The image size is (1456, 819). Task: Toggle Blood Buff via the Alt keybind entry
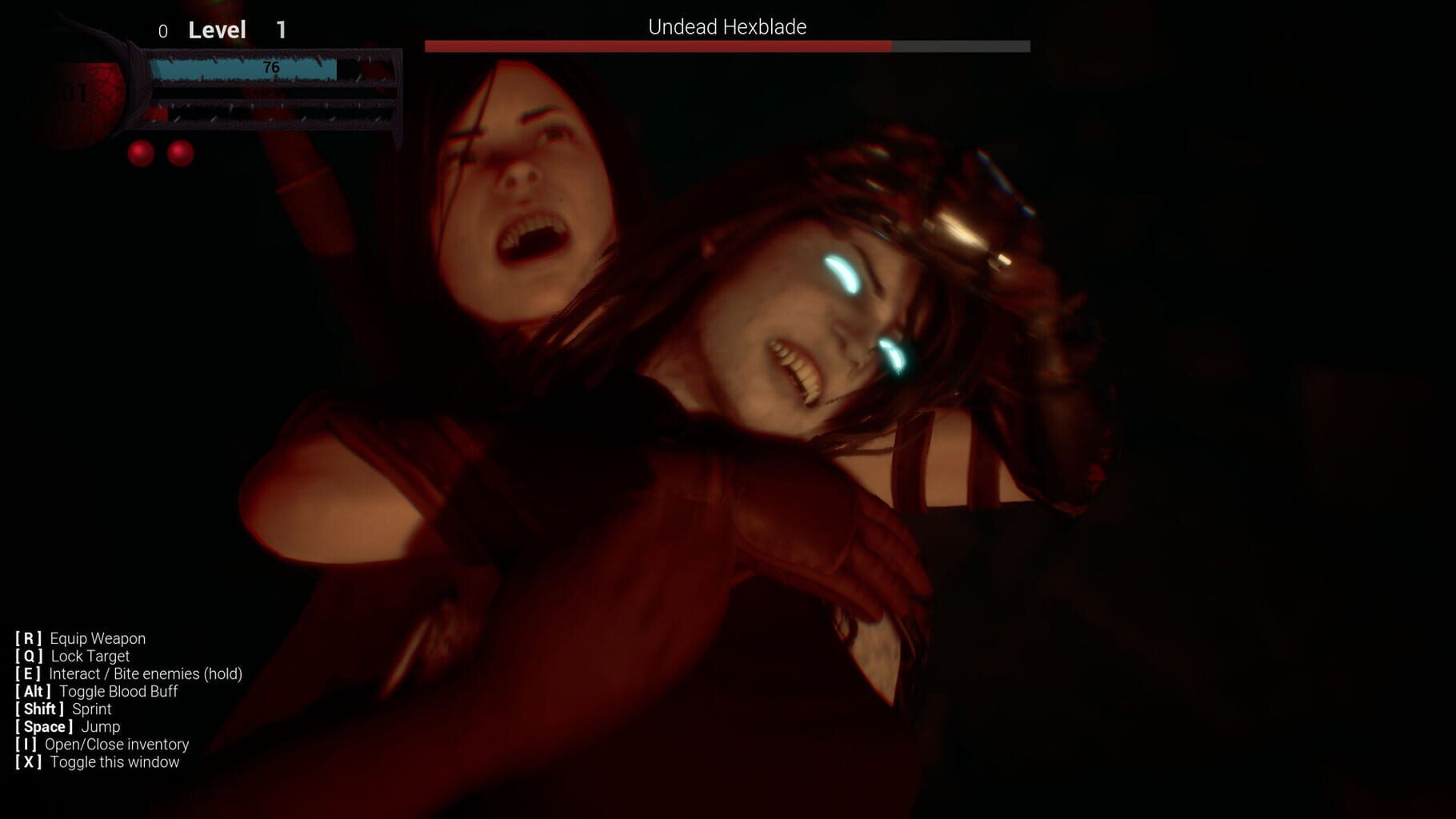pyautogui.click(x=96, y=691)
